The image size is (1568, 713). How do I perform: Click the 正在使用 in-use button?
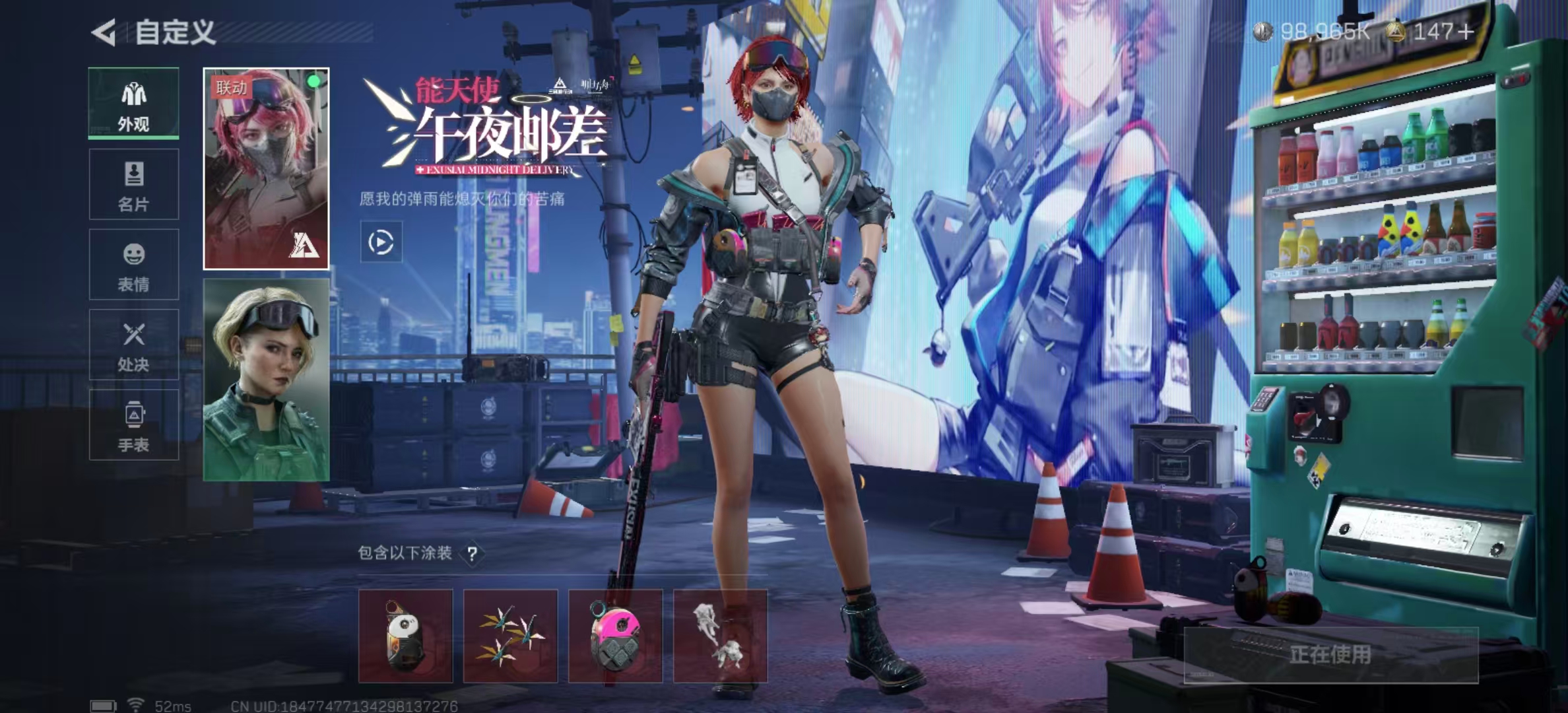(x=1330, y=655)
